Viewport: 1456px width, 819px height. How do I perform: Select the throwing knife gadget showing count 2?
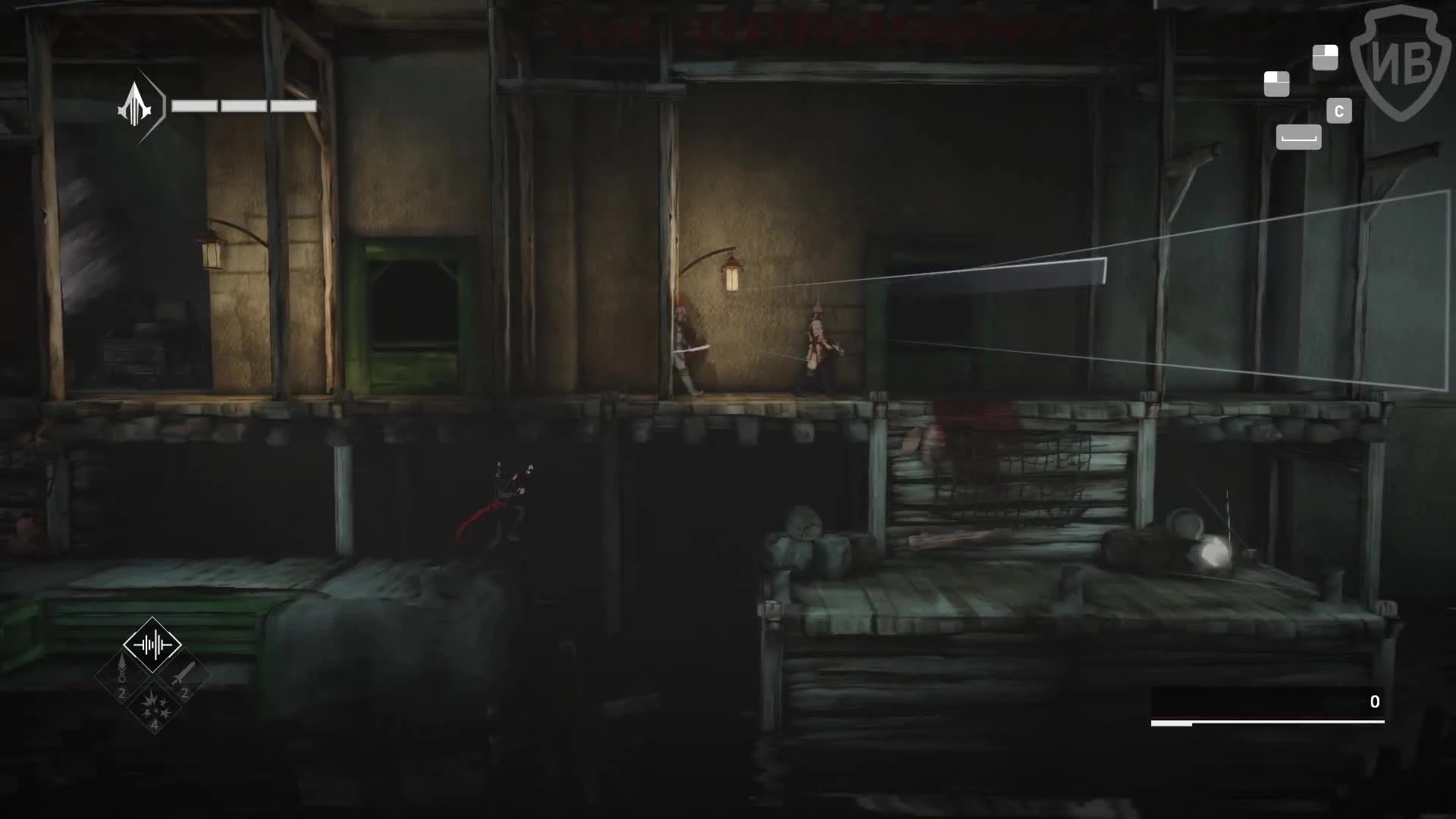(184, 679)
